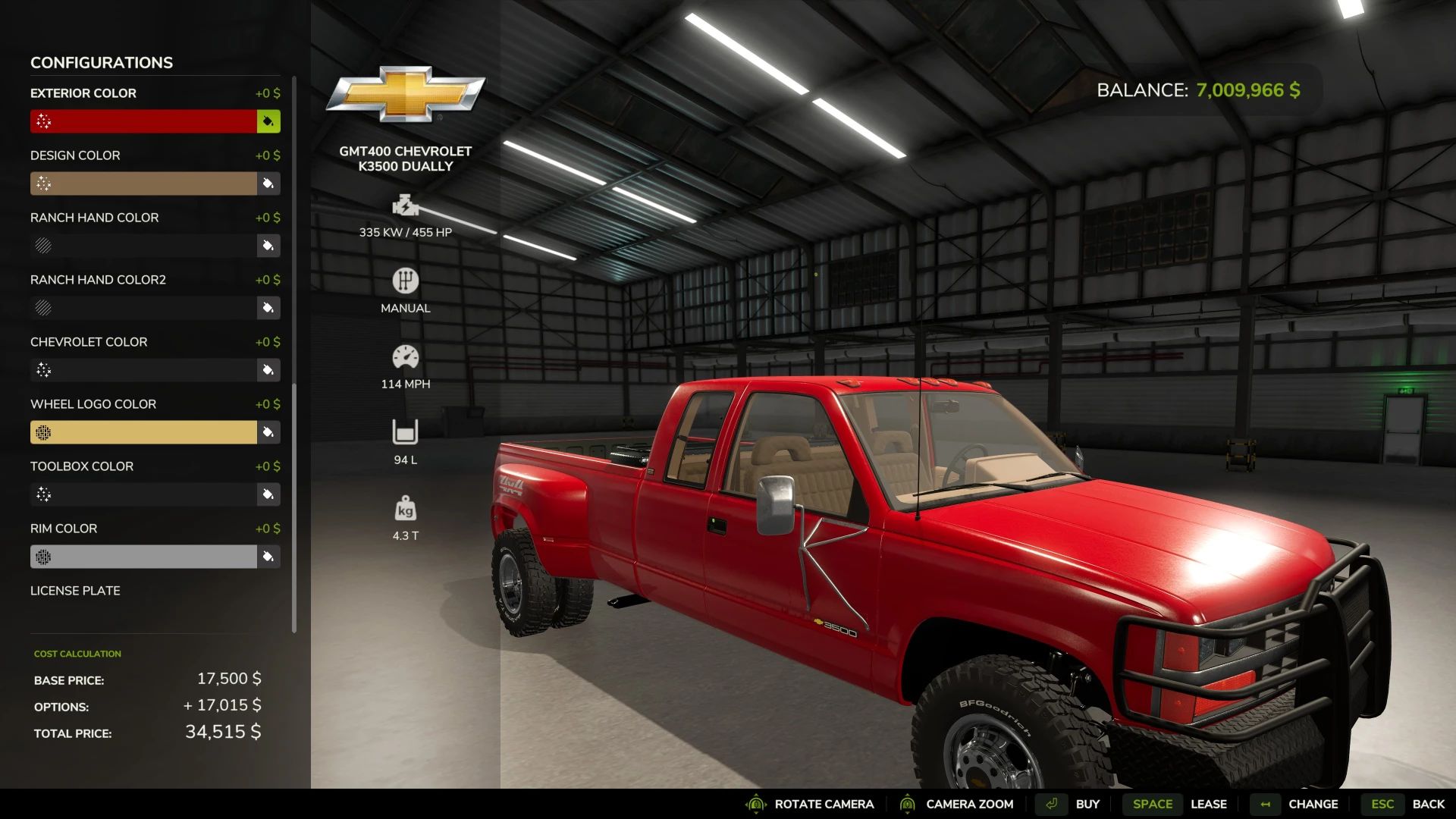Image resolution: width=1456 pixels, height=819 pixels.
Task: Open Design Color paint bucket picker
Action: coord(268,184)
